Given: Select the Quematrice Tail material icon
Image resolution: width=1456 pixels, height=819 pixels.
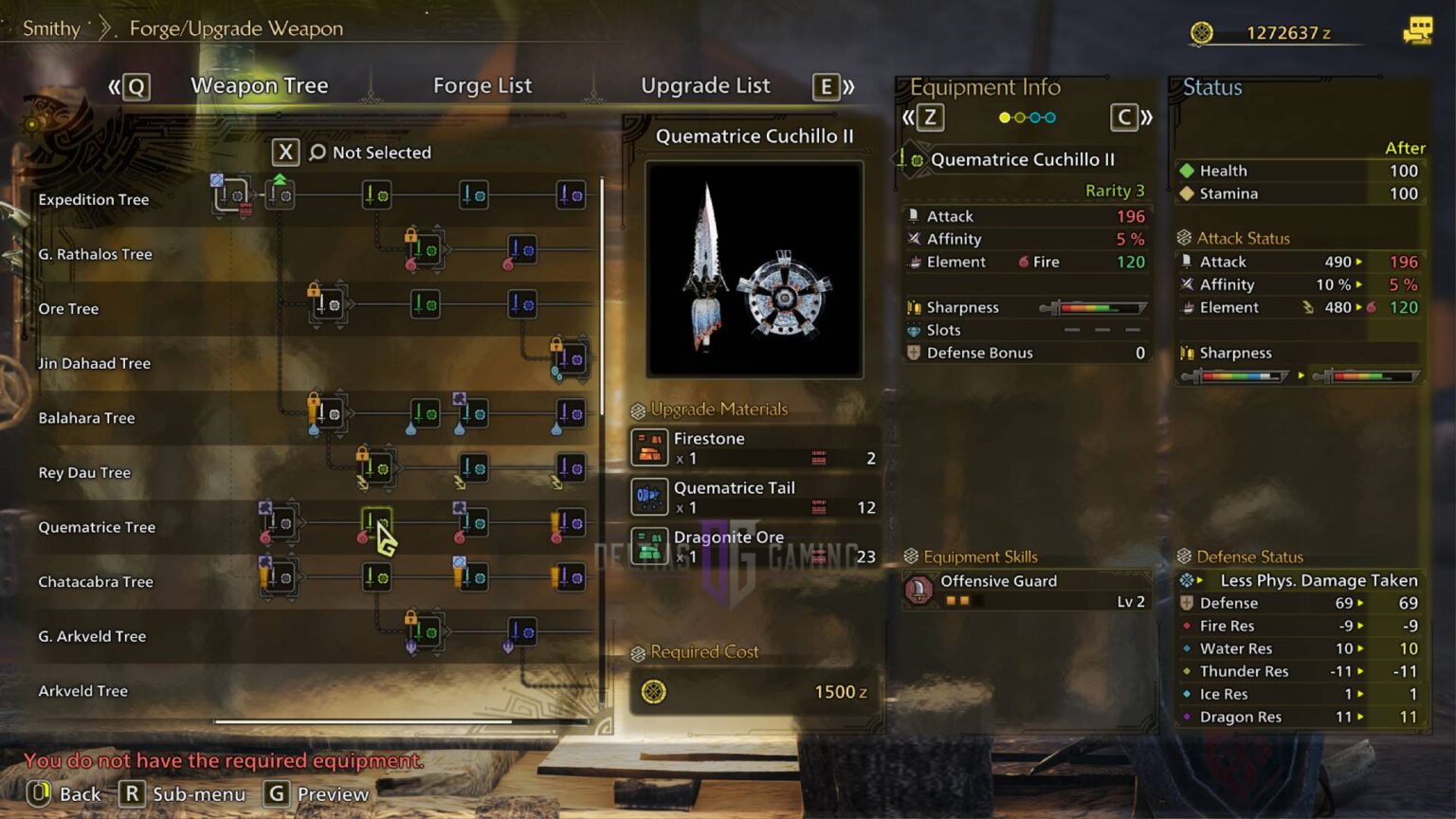Looking at the screenshot, I should click(x=650, y=496).
